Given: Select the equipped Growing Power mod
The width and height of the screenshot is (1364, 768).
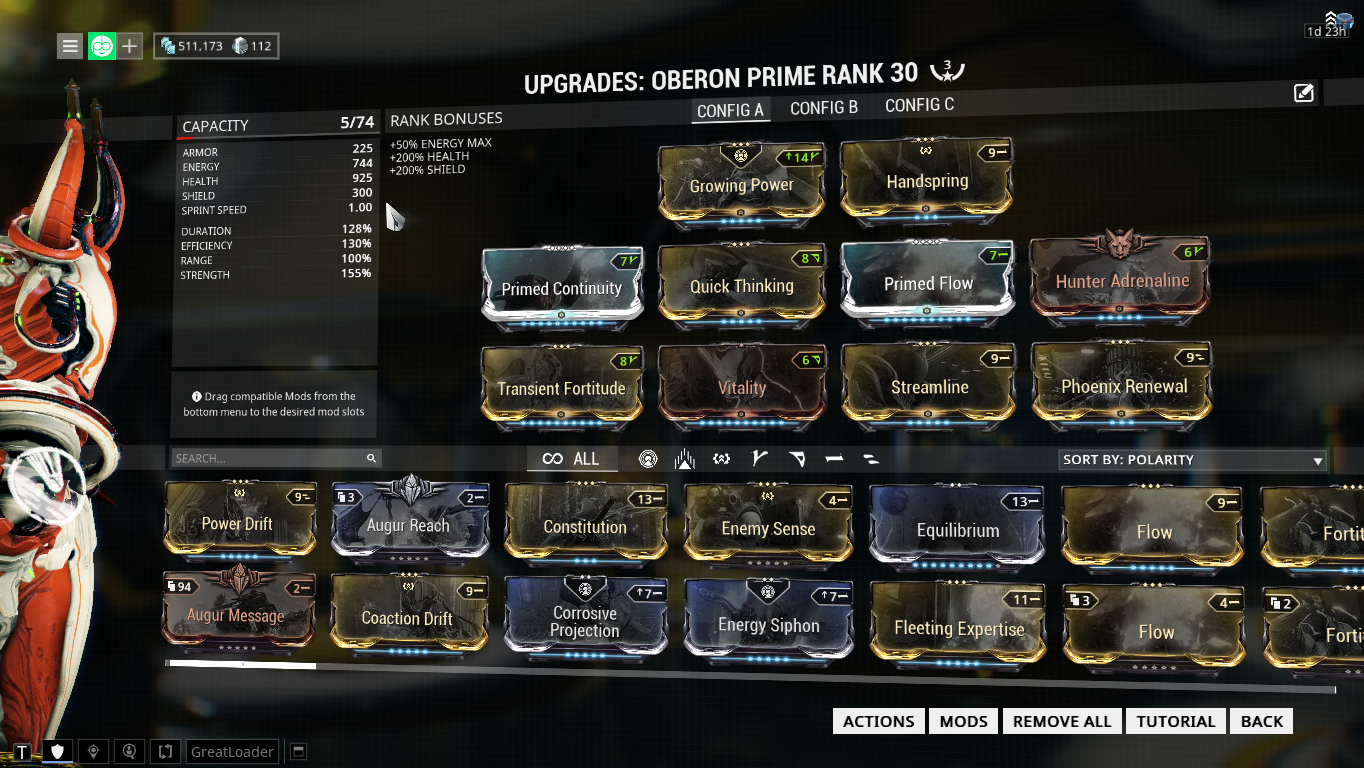Looking at the screenshot, I should (x=742, y=183).
